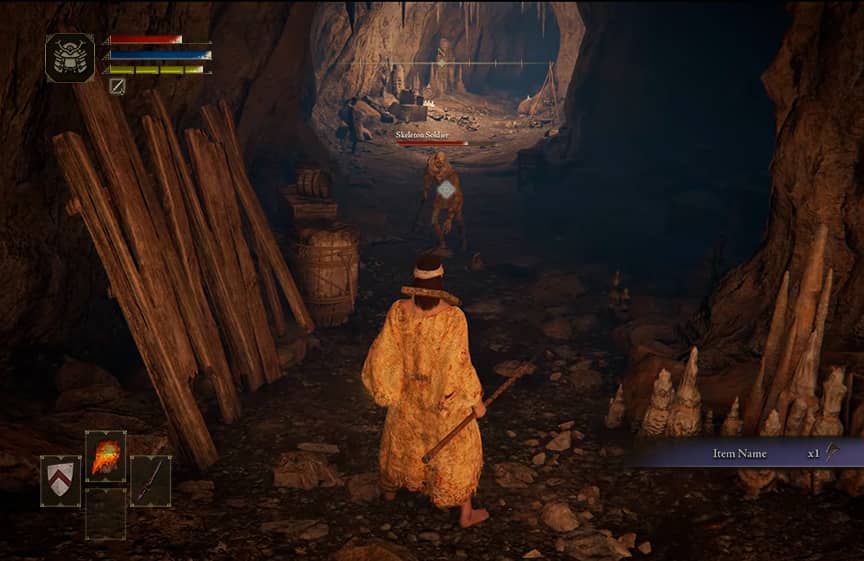Open the Item Name pickup notification

point(742,453)
